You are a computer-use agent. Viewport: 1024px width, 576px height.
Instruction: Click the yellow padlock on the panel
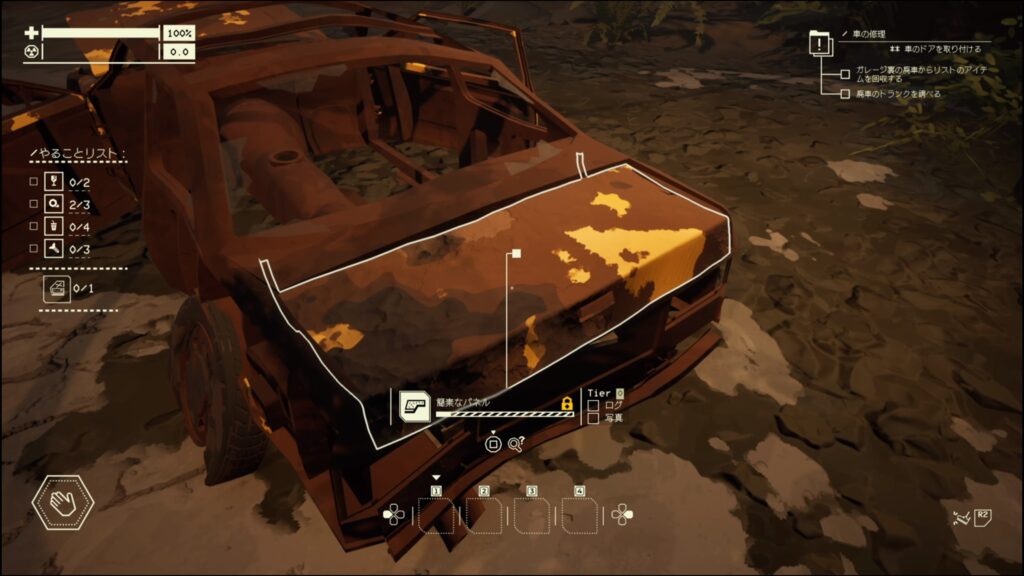[567, 404]
